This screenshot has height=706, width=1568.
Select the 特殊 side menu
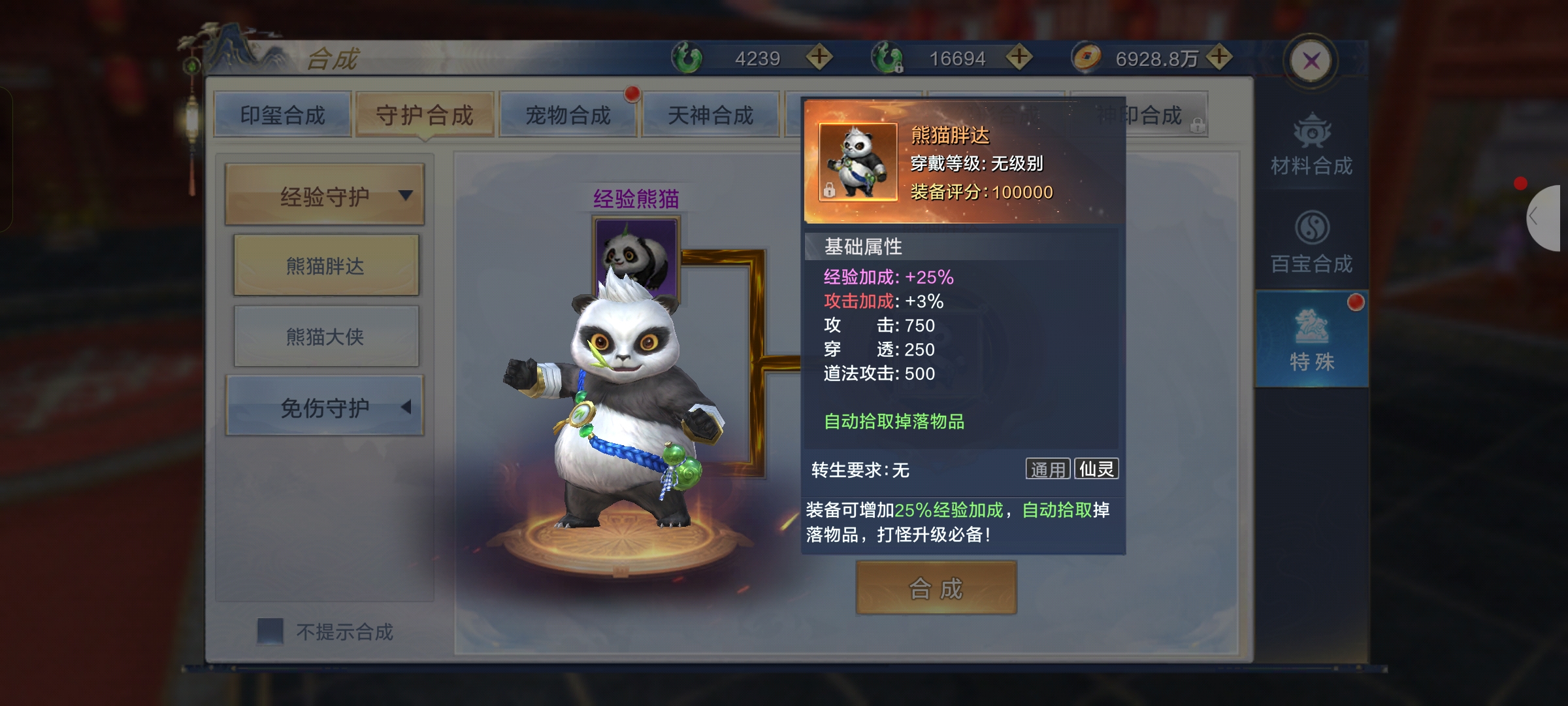click(1311, 340)
